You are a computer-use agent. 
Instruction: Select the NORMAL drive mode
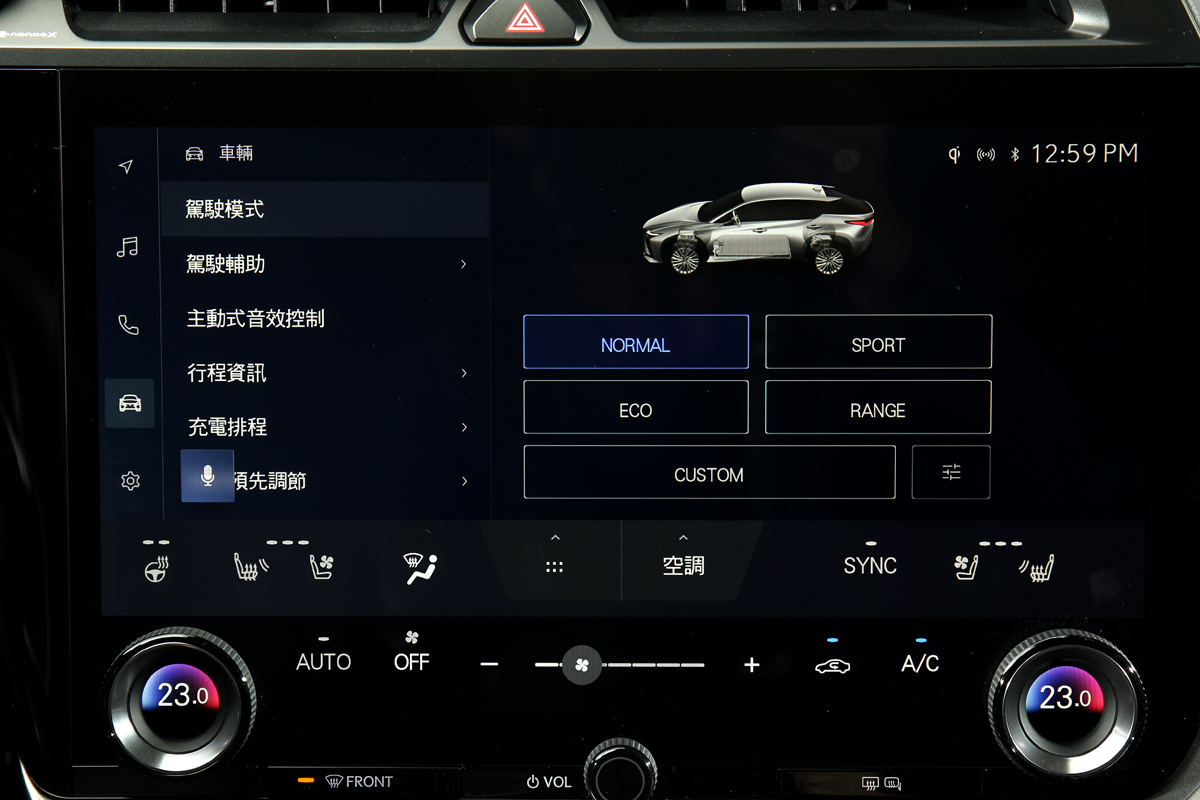tap(635, 342)
